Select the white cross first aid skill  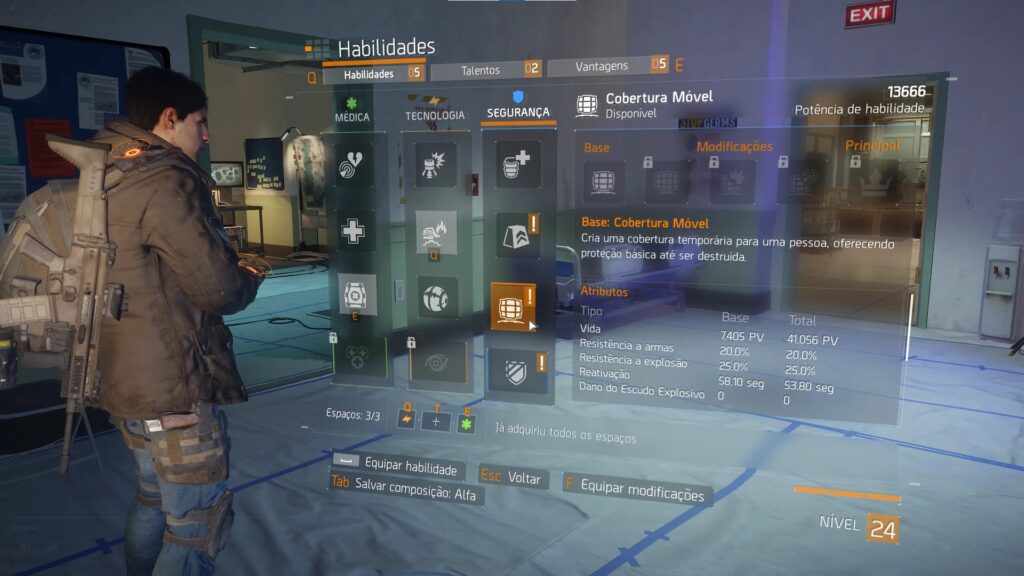[354, 231]
